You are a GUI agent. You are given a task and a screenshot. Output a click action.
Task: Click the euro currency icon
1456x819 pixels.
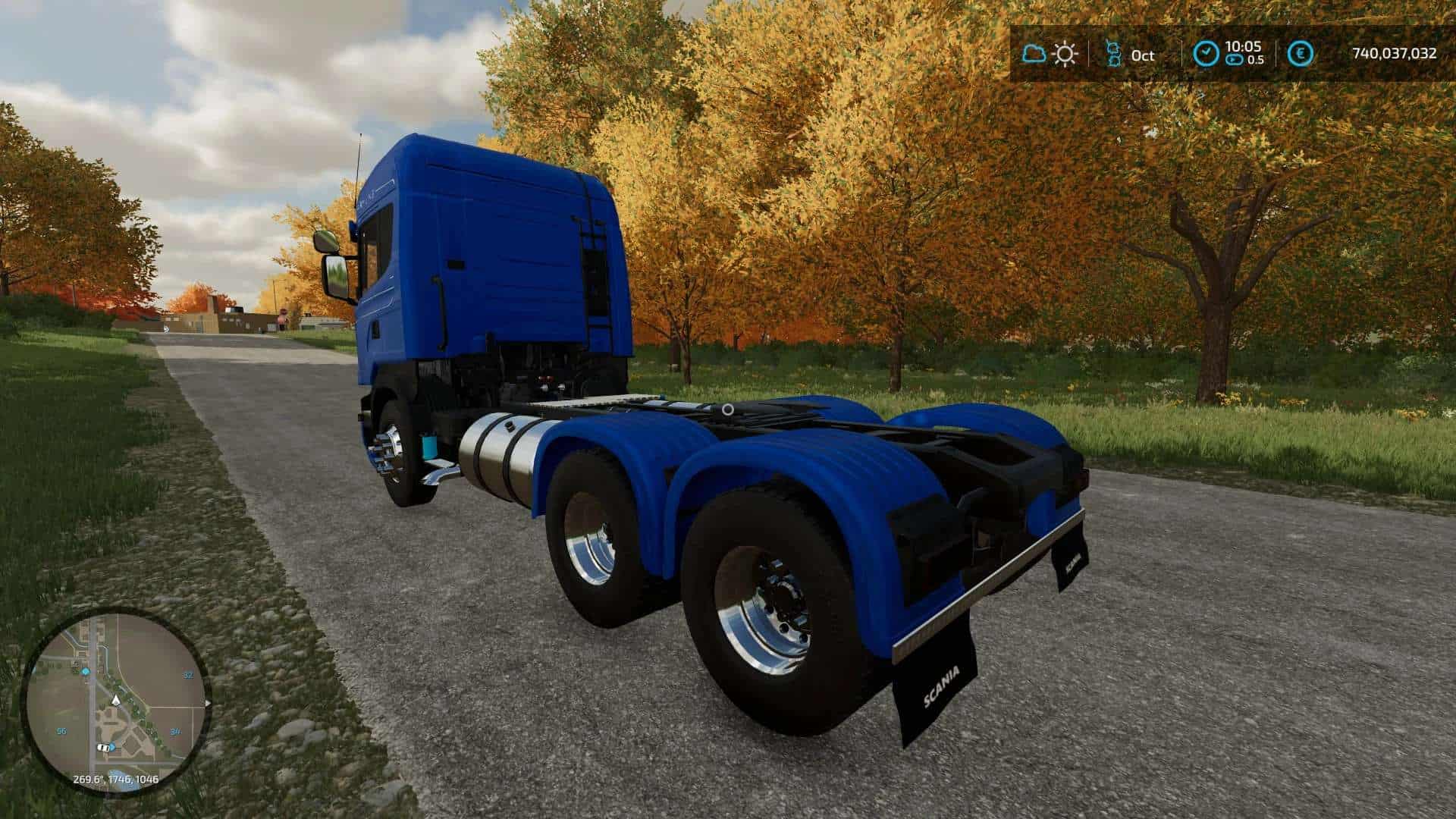pyautogui.click(x=1301, y=54)
